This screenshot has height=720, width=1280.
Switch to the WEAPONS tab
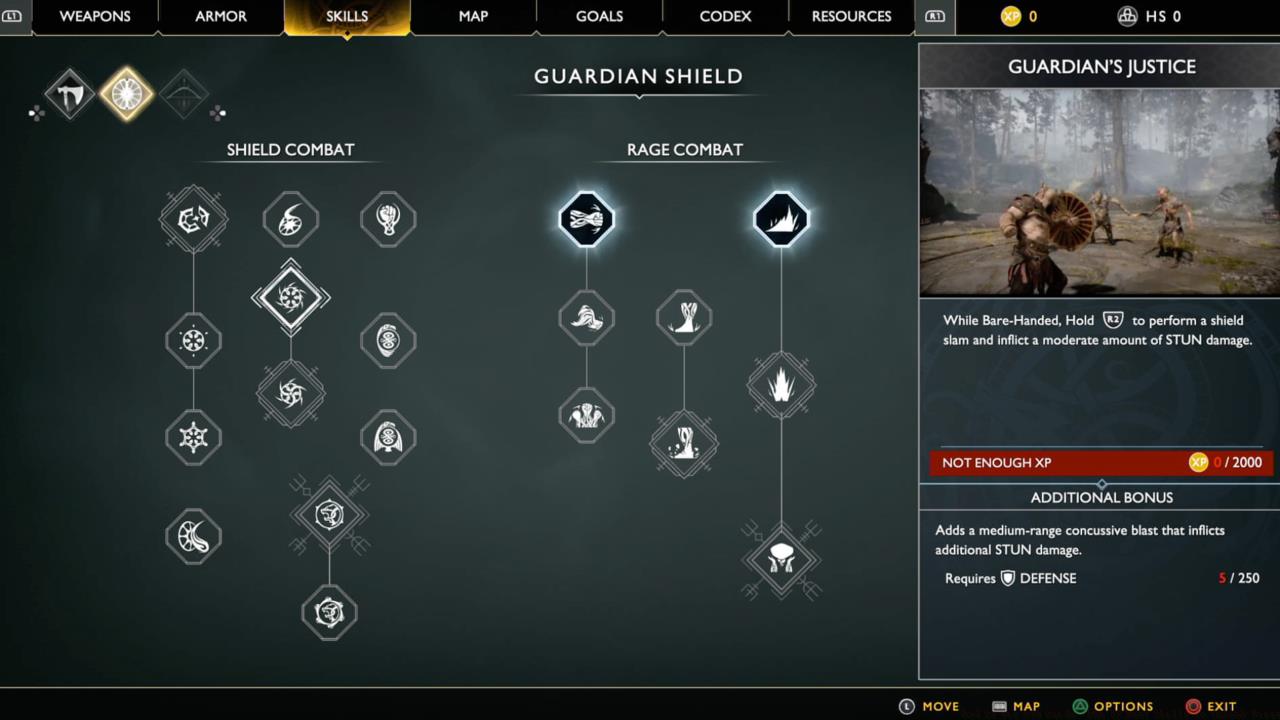click(94, 16)
